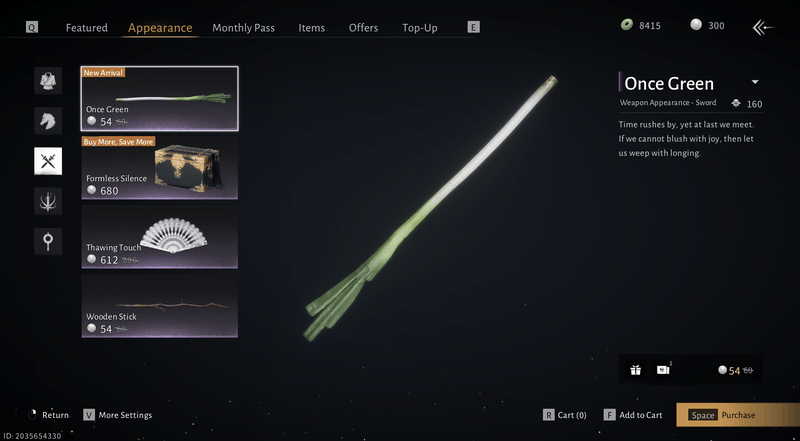Show the Offers tab
Image resolution: width=800 pixels, height=441 pixels.
click(363, 28)
